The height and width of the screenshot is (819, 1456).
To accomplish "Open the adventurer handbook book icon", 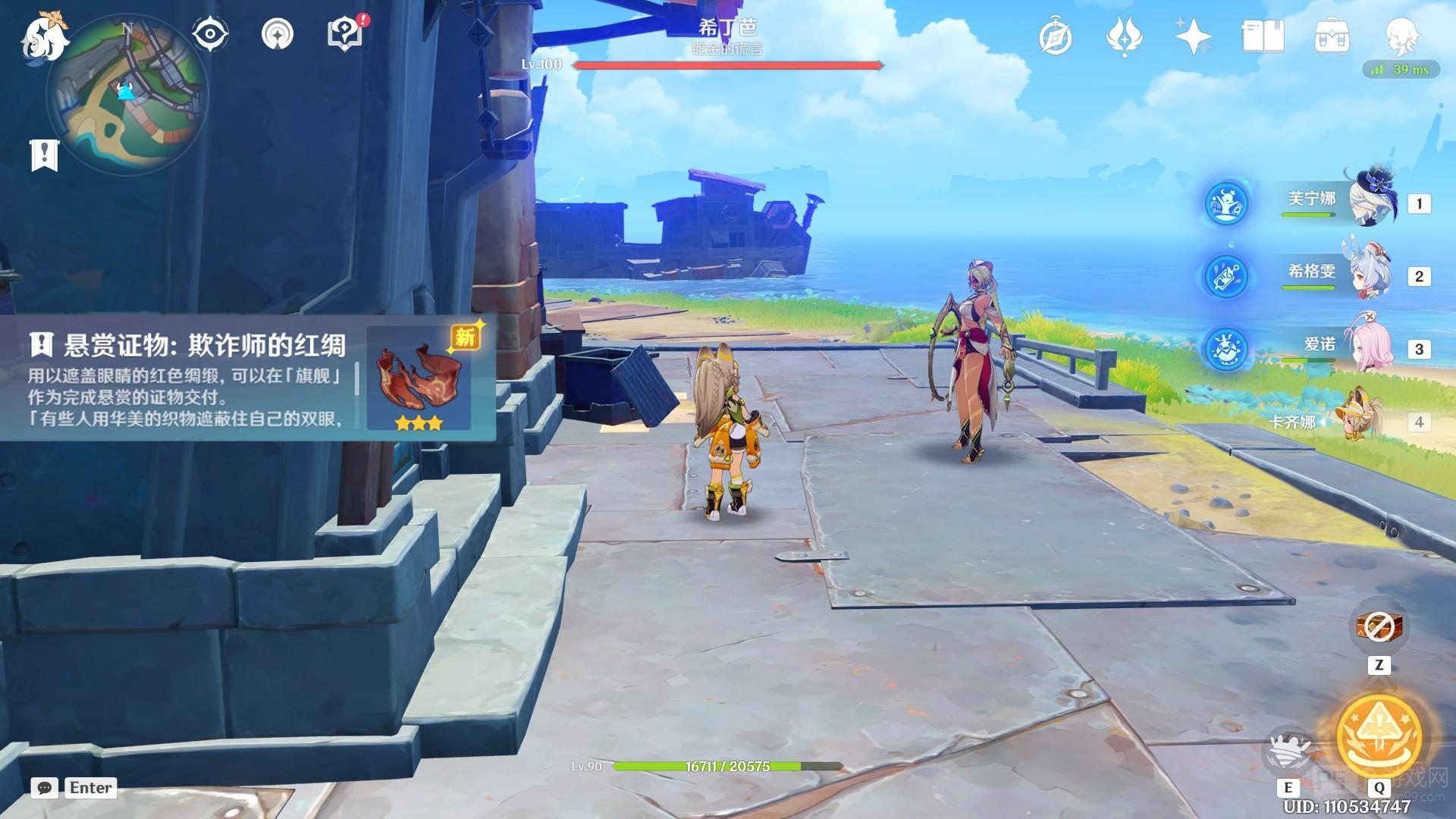I will pos(1263,36).
